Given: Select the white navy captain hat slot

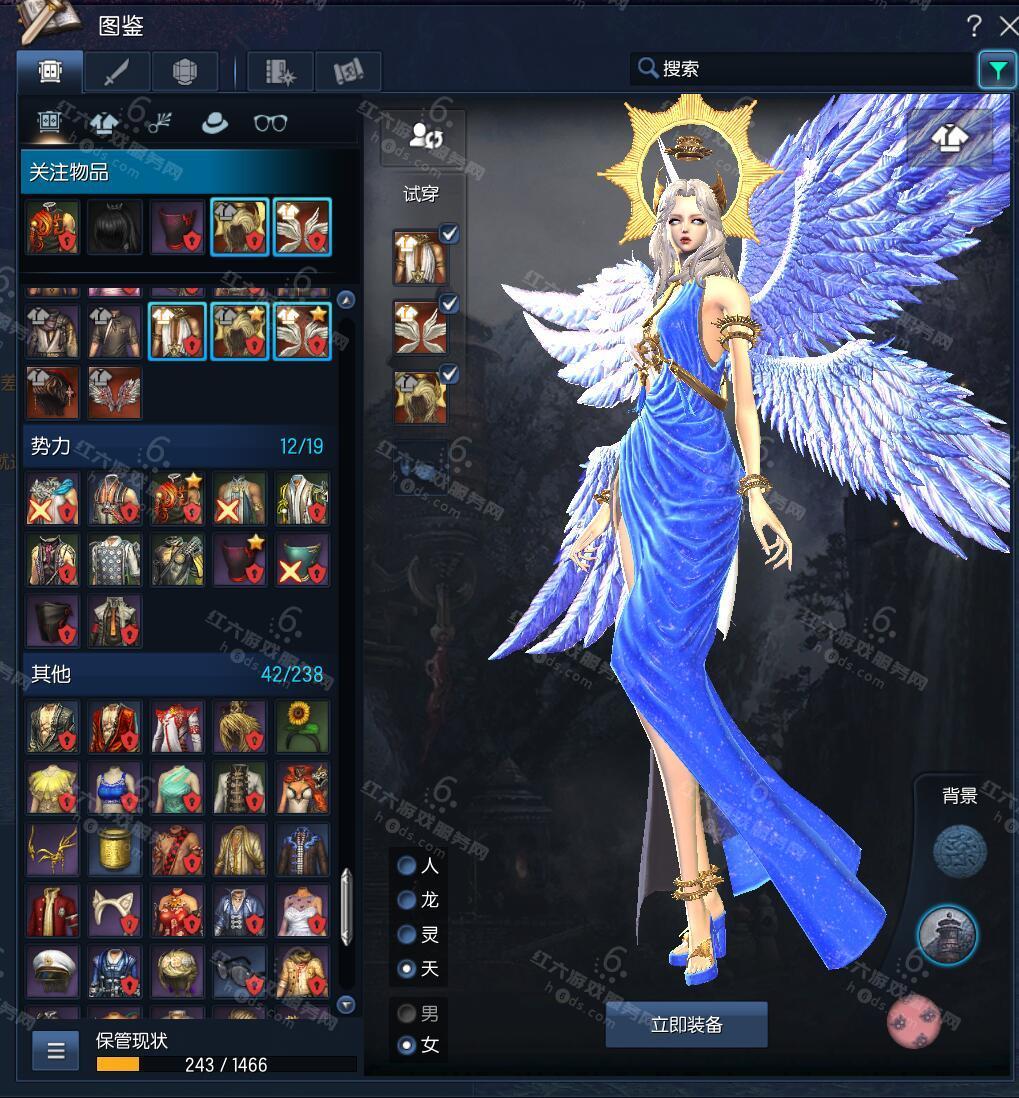Looking at the screenshot, I should pyautogui.click(x=52, y=973).
